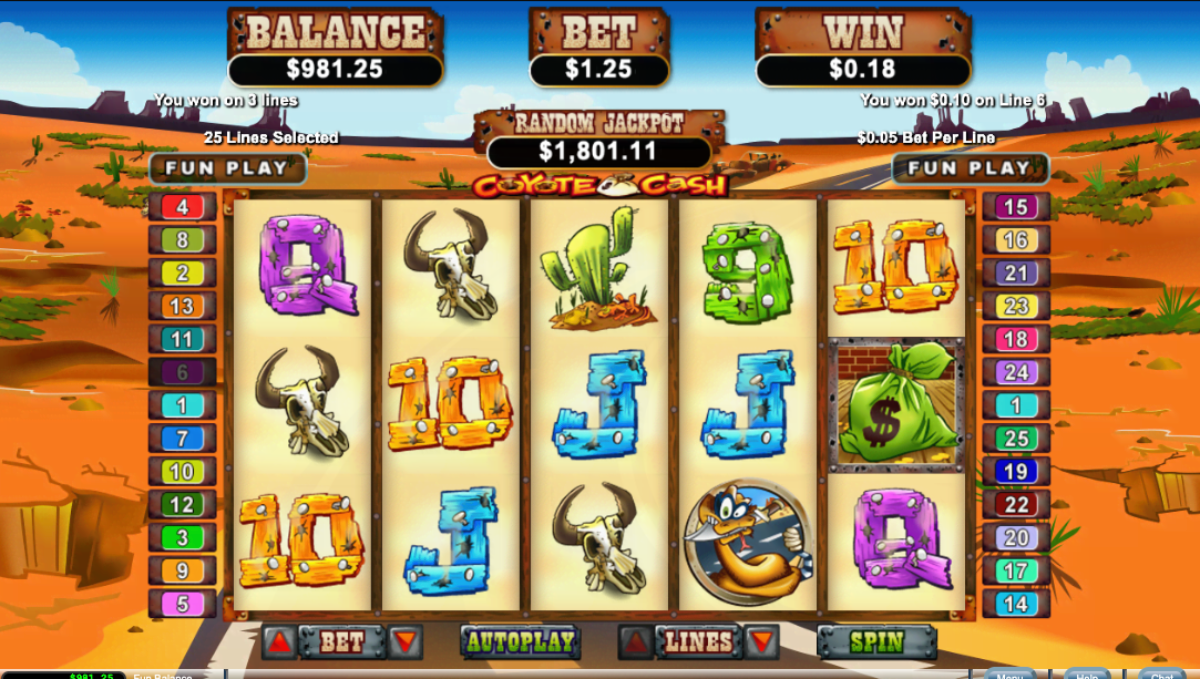Click payline 12 marker
This screenshot has width=1200, height=679.
click(x=182, y=505)
